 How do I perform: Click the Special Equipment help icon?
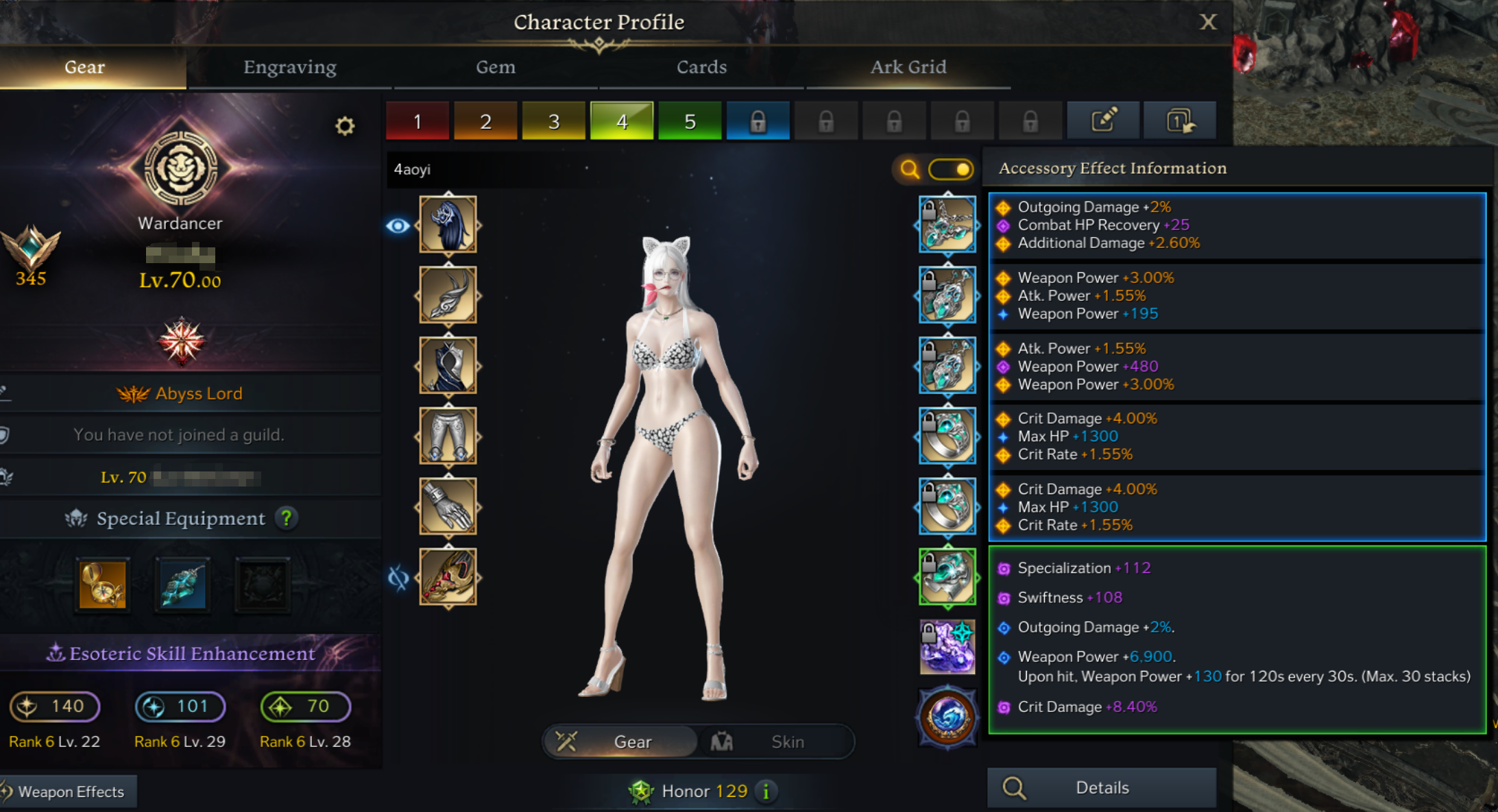[x=287, y=518]
